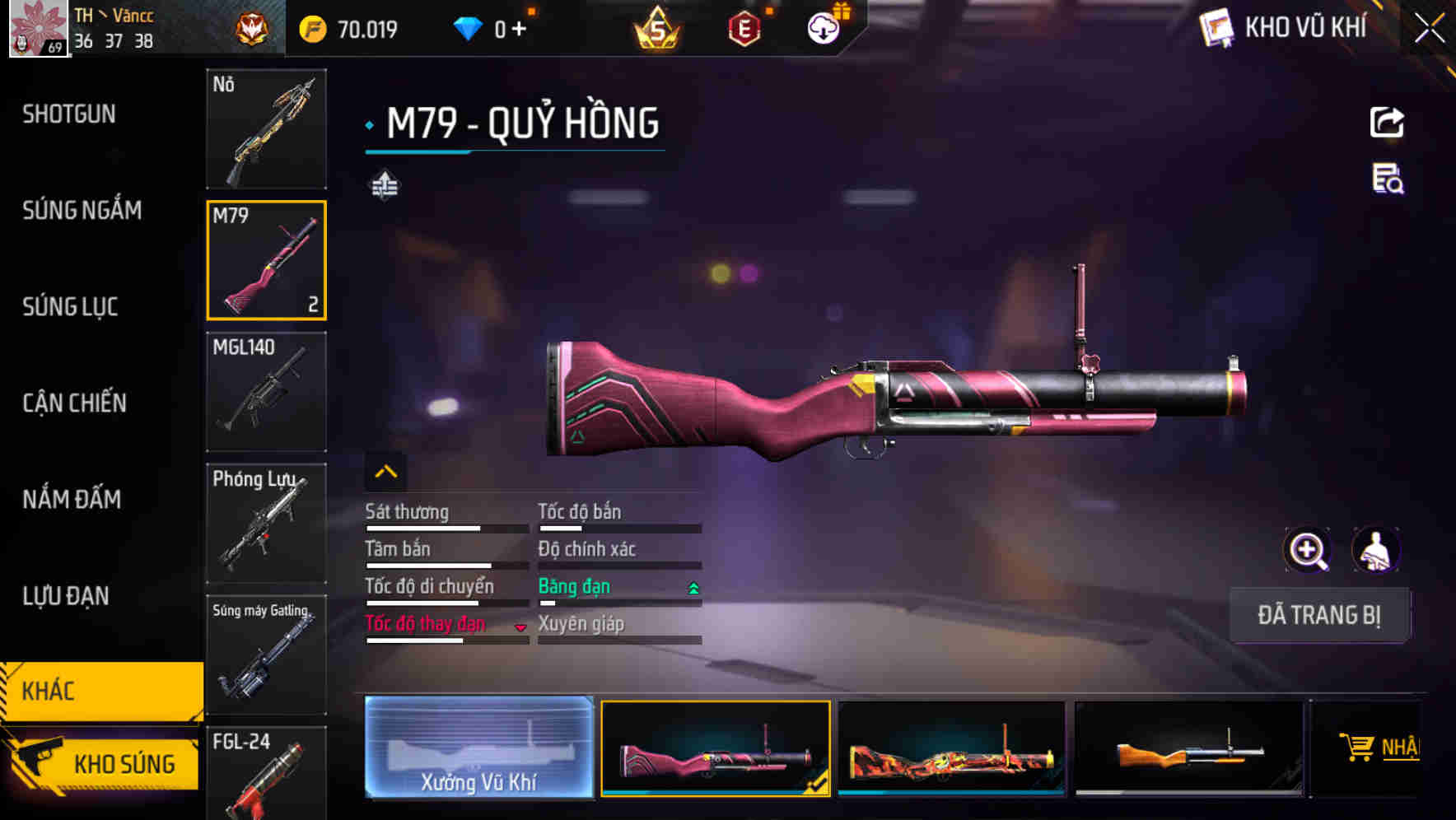Open the KHÁC category tab
The height and width of the screenshot is (820, 1456).
tap(49, 692)
